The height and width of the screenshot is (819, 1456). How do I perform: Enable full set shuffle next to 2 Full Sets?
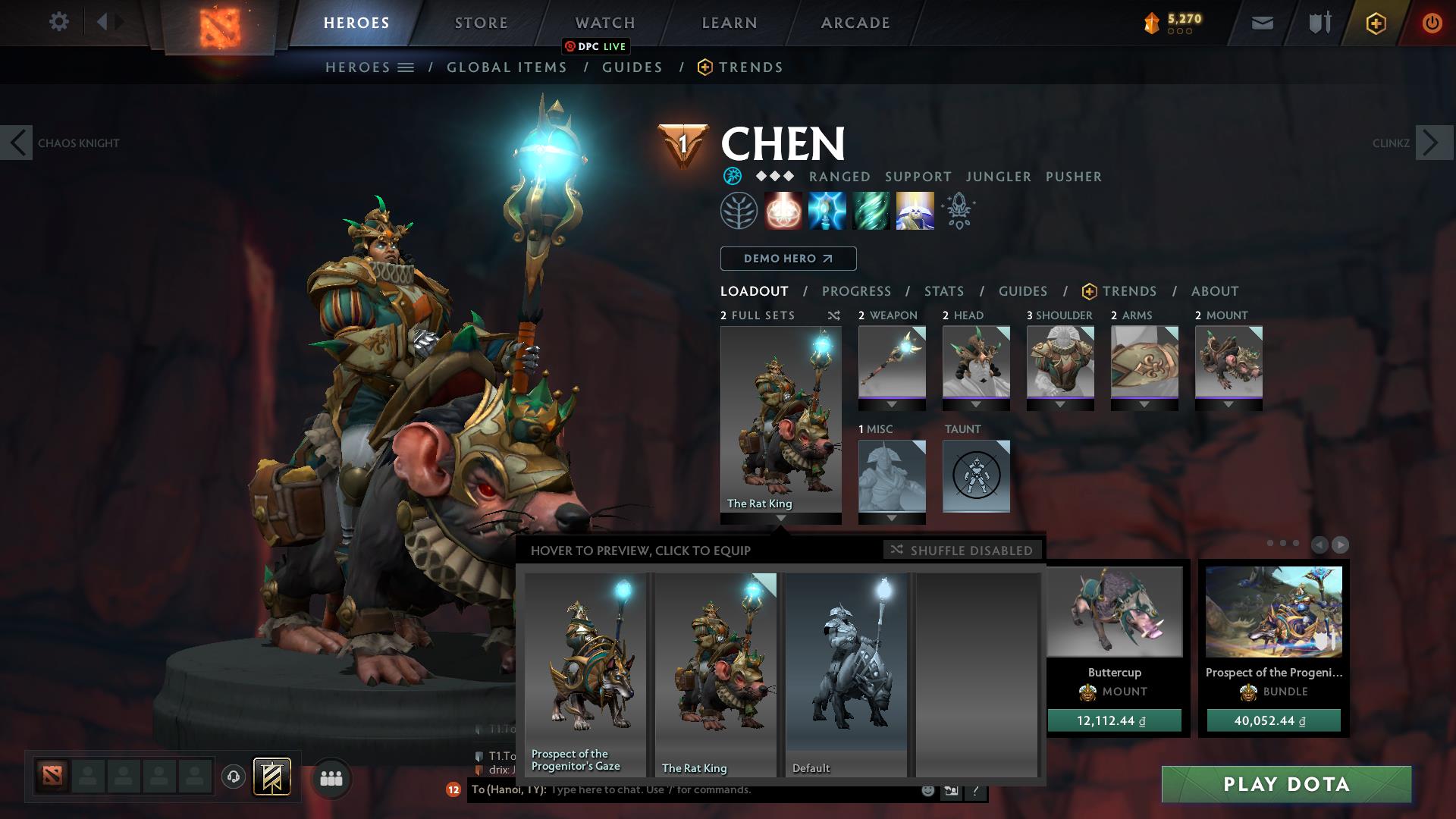[833, 315]
